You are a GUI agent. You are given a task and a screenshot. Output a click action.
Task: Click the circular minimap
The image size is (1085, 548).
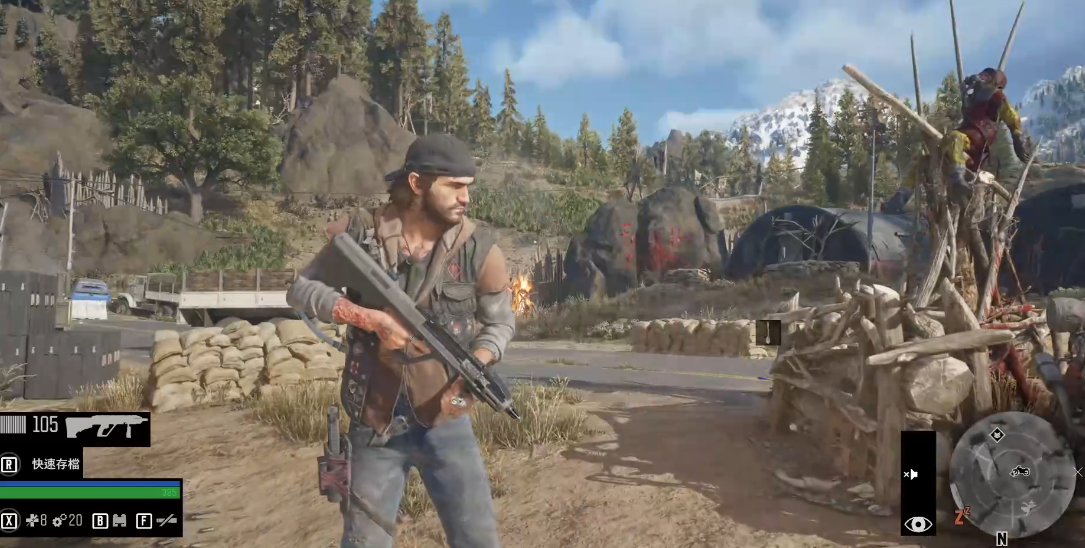(x=1012, y=474)
